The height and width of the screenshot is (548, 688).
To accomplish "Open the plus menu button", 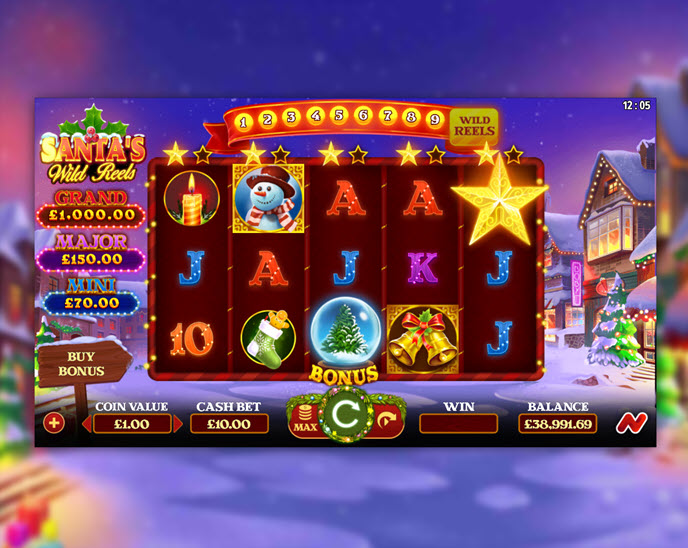I will [x=53, y=423].
